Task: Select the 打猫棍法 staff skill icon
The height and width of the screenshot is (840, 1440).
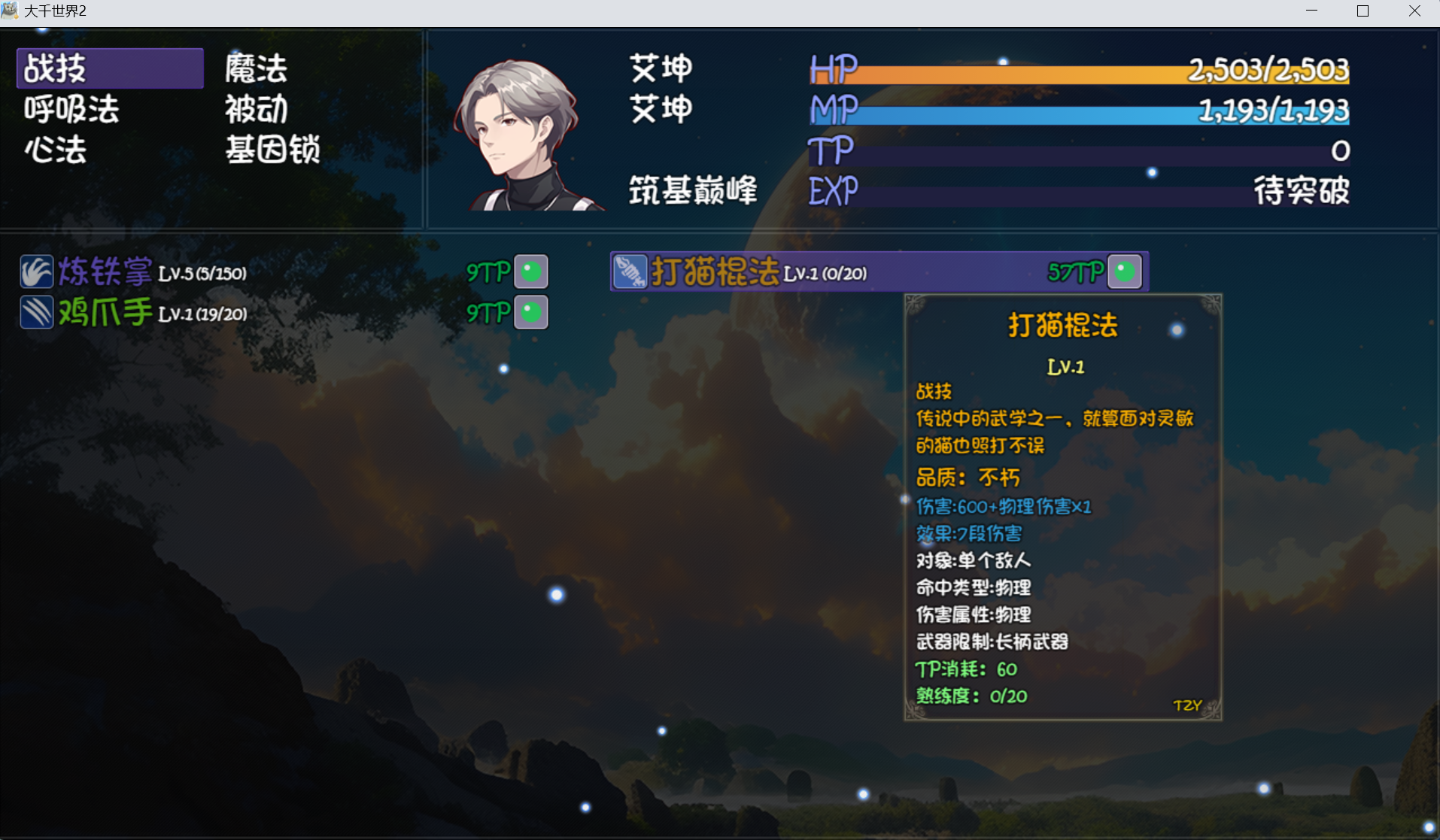Action: pos(632,271)
